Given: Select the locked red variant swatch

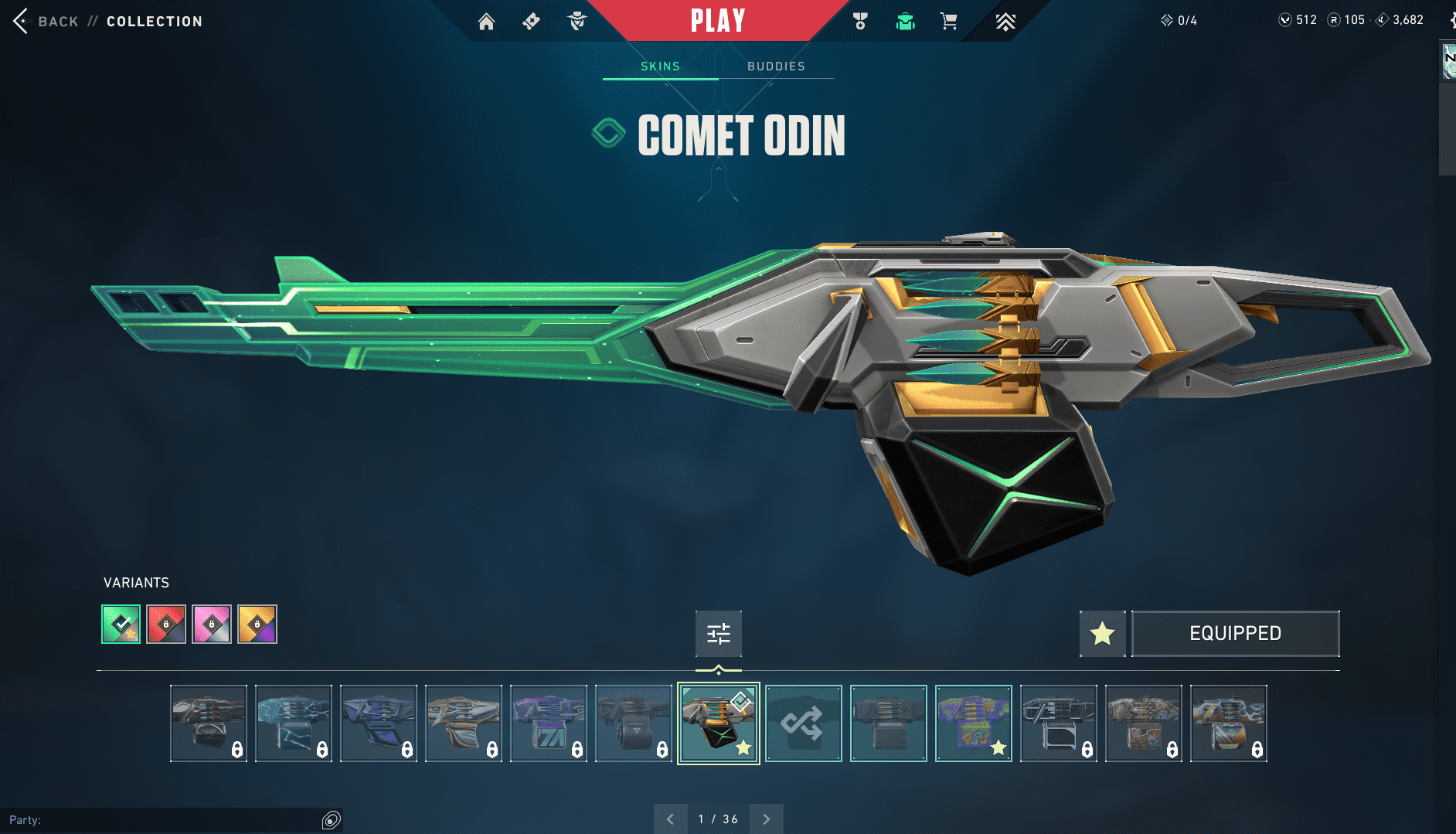Looking at the screenshot, I should point(166,624).
